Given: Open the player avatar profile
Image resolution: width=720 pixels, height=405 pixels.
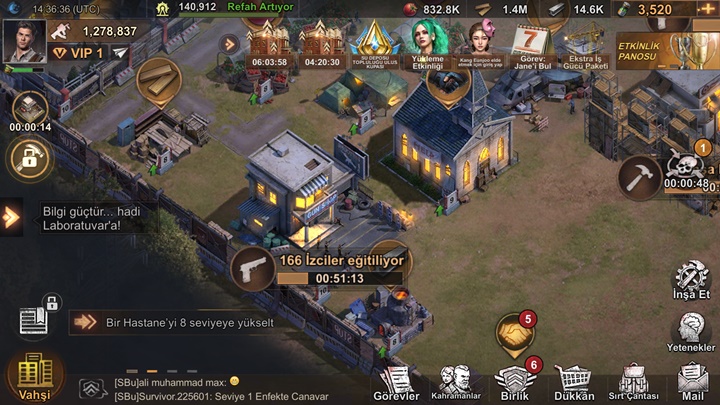Looking at the screenshot, I should pyautogui.click(x=25, y=42).
